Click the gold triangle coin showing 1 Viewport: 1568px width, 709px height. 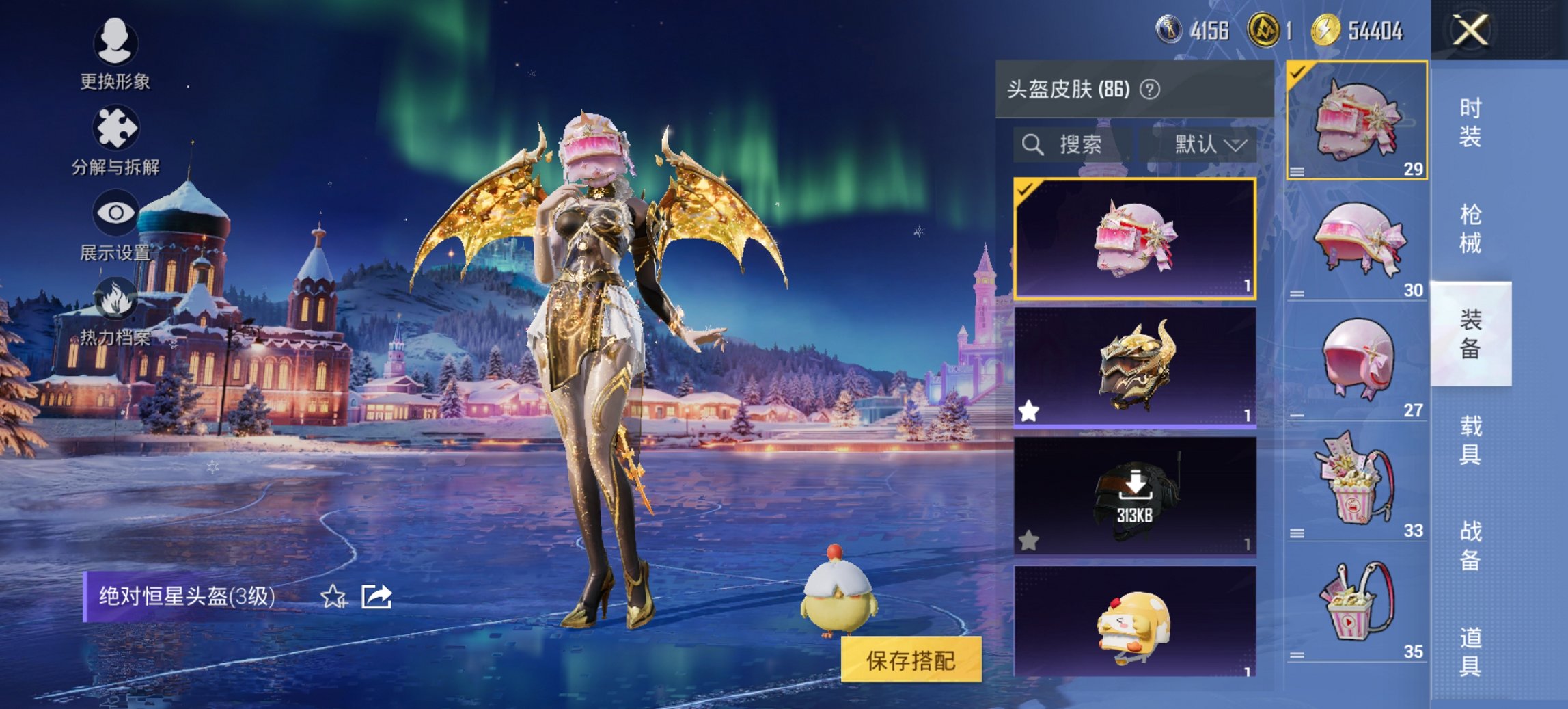(1272, 30)
